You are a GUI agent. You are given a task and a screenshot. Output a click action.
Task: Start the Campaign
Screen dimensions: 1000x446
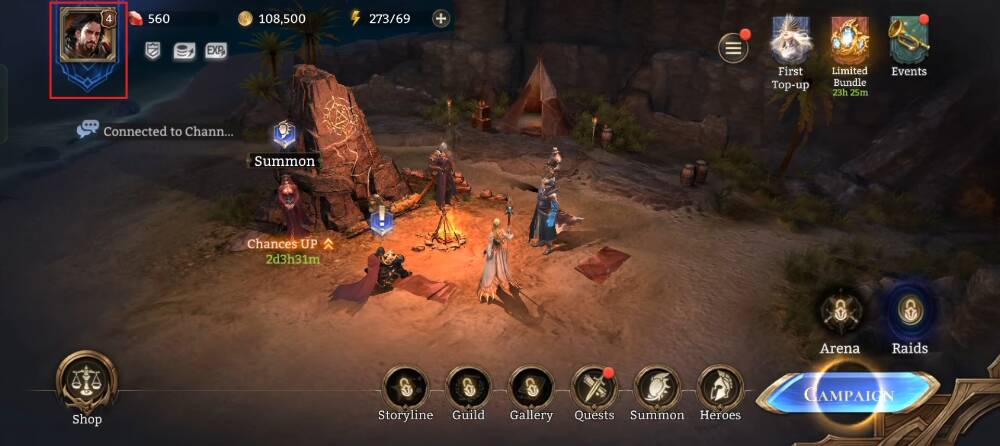[849, 393]
